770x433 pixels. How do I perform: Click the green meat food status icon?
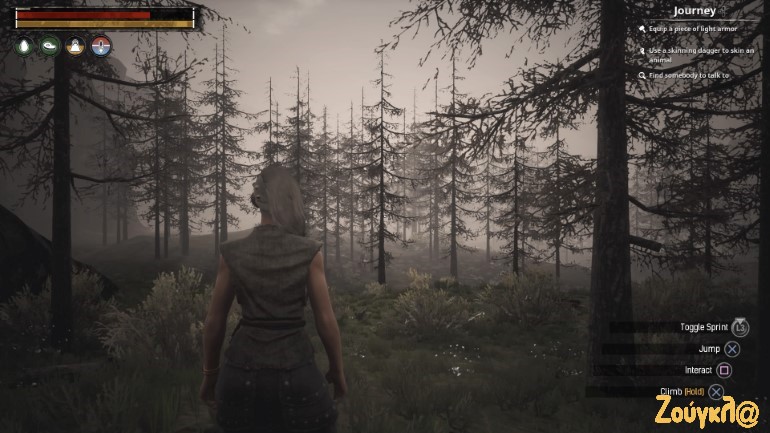click(x=50, y=46)
